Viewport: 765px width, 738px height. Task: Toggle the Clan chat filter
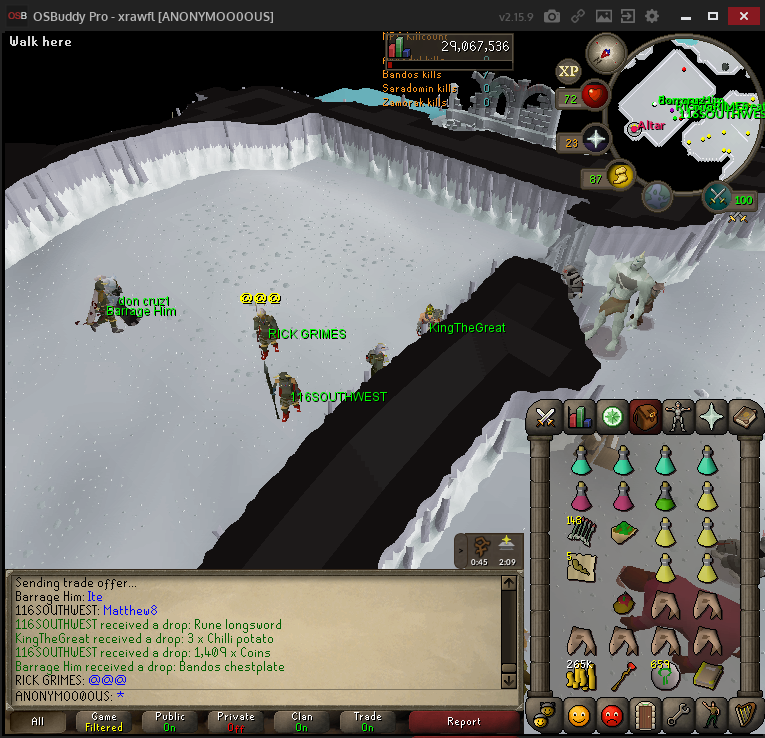[x=302, y=721]
